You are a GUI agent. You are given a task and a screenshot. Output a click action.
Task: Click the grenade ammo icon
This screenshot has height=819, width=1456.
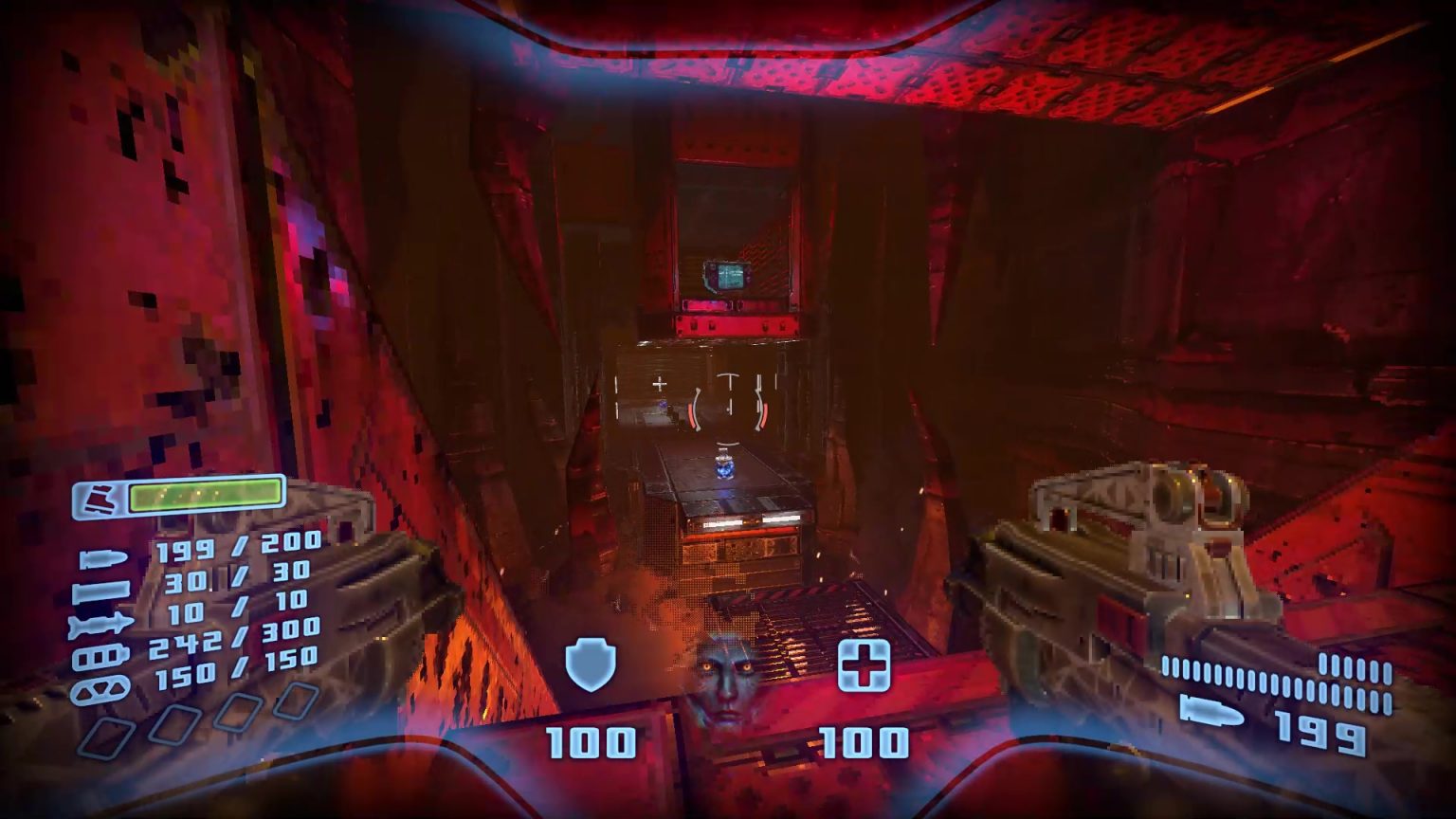100,686
